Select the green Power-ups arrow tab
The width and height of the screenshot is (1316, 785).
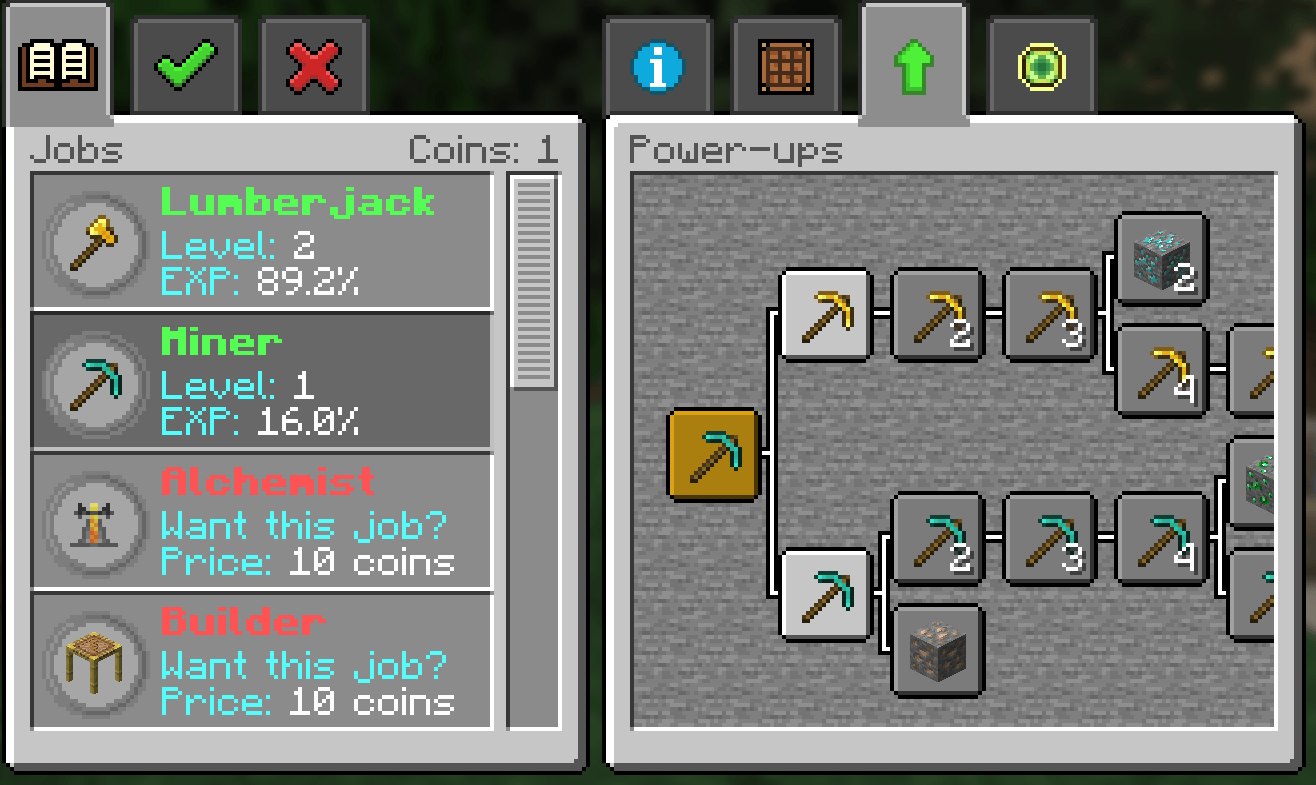[x=912, y=63]
